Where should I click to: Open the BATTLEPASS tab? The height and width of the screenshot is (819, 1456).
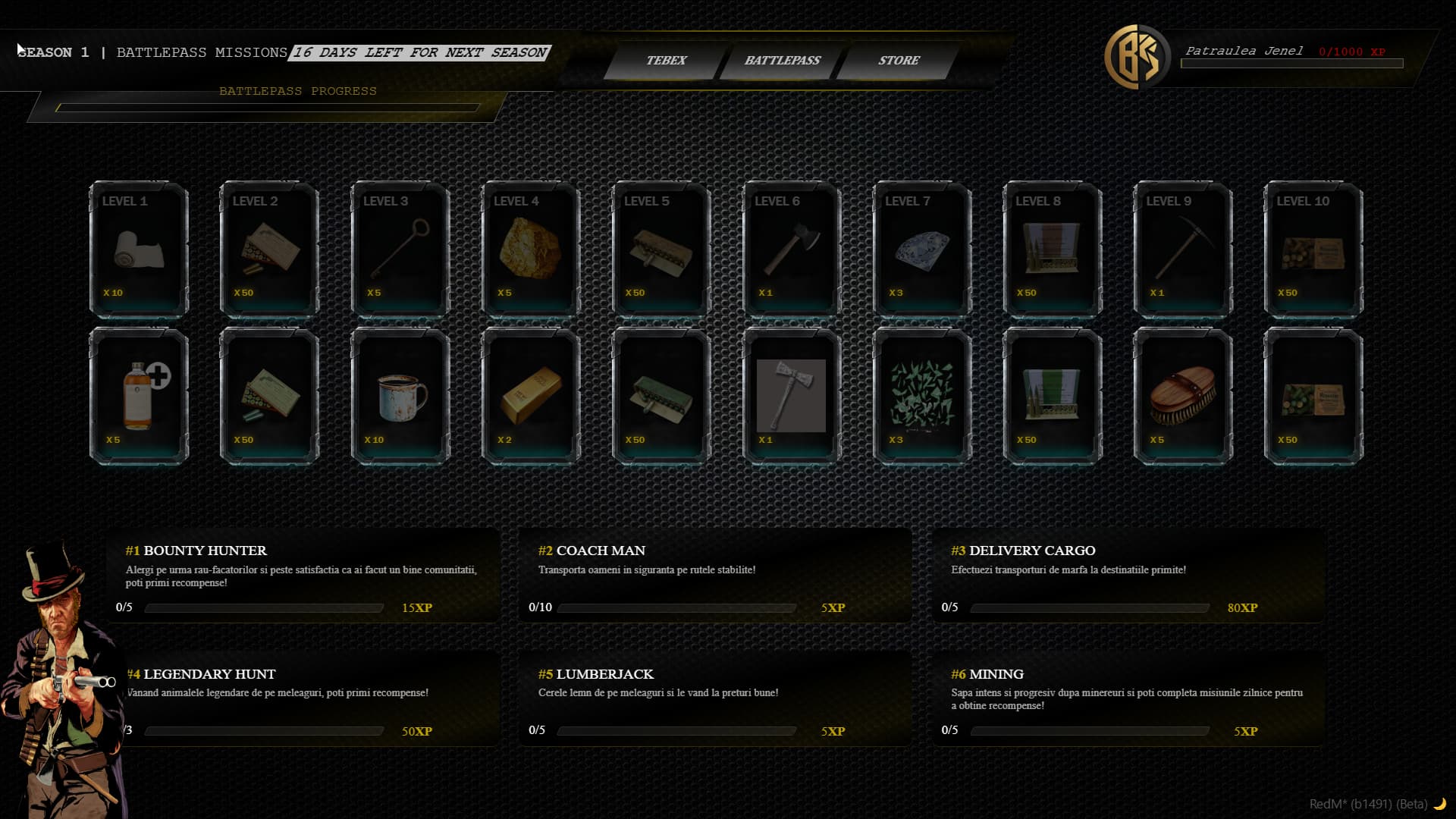(784, 61)
